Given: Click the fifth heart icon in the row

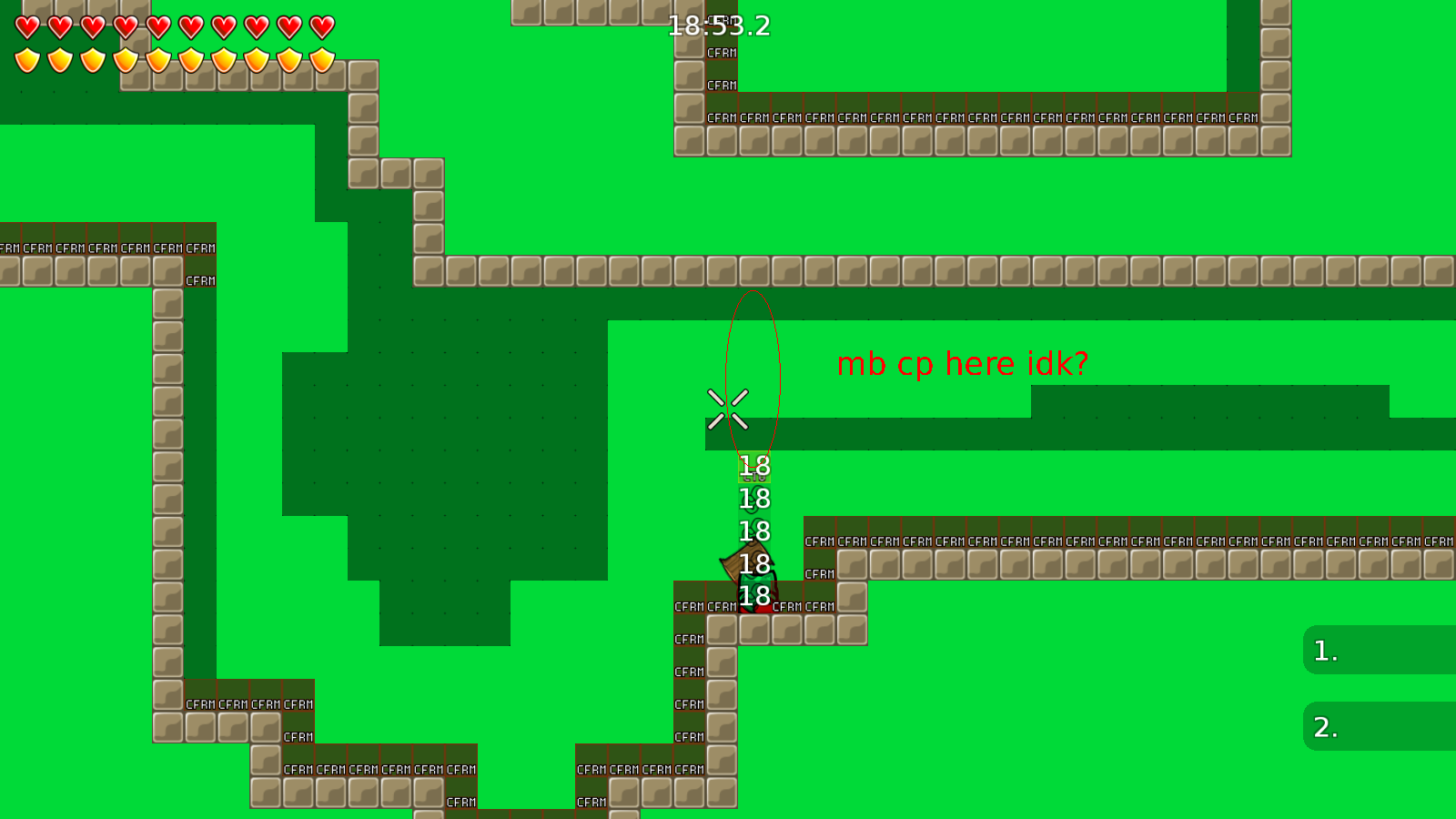Looking at the screenshot, I should coord(159,25).
